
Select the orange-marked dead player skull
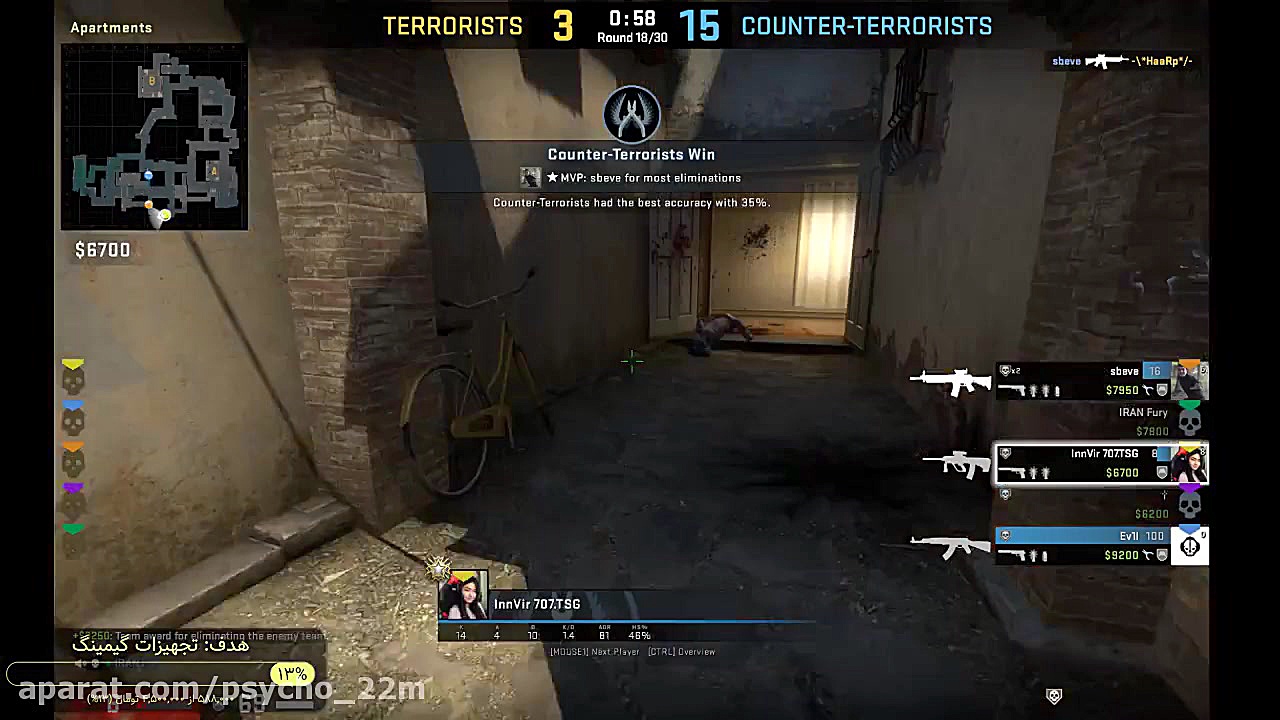73,461
